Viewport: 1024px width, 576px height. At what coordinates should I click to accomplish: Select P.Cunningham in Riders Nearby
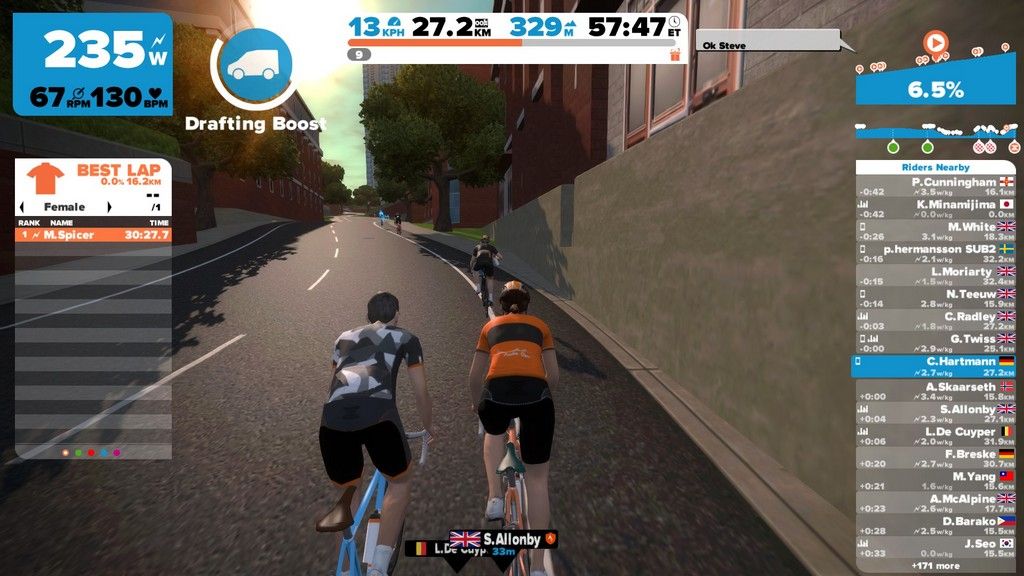[x=934, y=187]
